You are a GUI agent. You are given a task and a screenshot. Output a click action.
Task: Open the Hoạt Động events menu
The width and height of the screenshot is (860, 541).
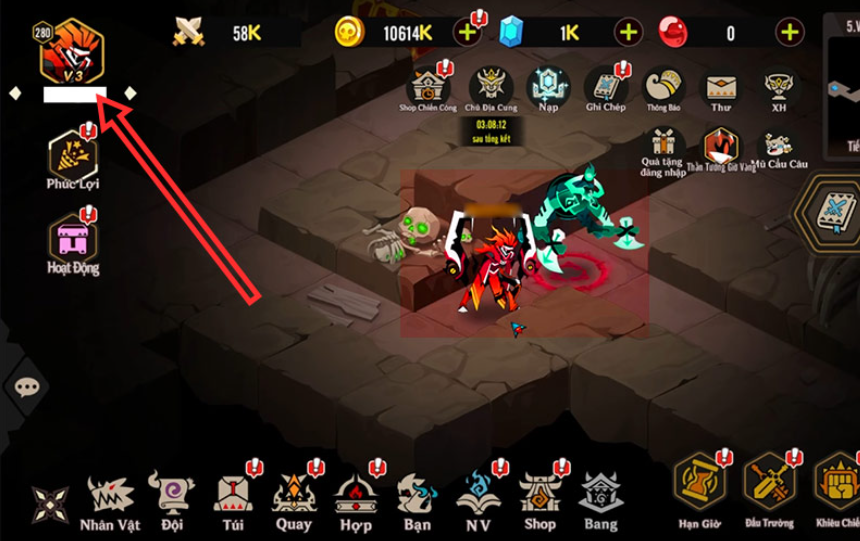tap(72, 239)
